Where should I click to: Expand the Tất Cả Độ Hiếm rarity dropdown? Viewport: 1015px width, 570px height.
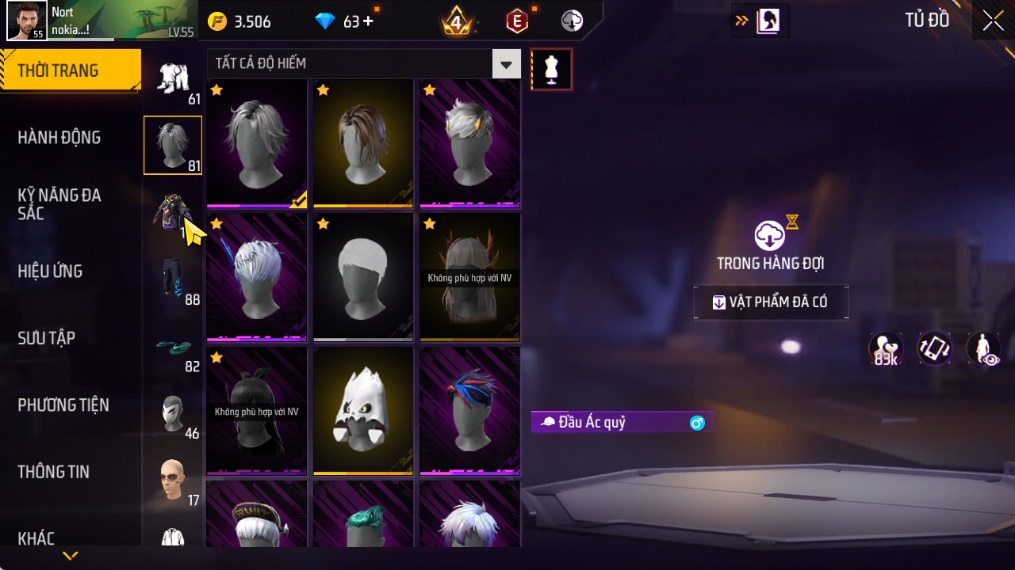pos(506,64)
